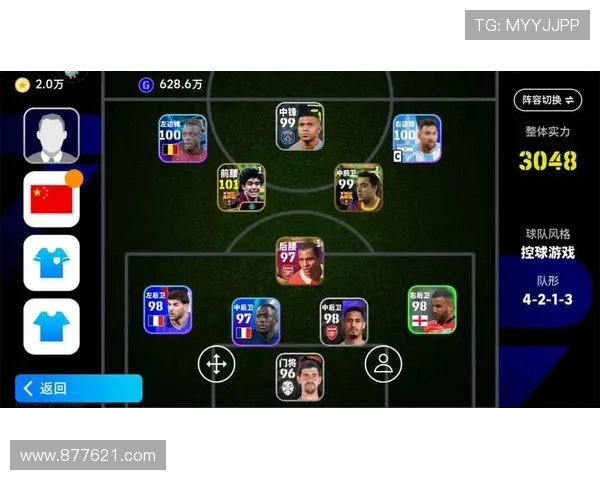Pick the 中前卫 99 midfielder card
This screenshot has height=480, width=600.
pyautogui.click(x=358, y=187)
